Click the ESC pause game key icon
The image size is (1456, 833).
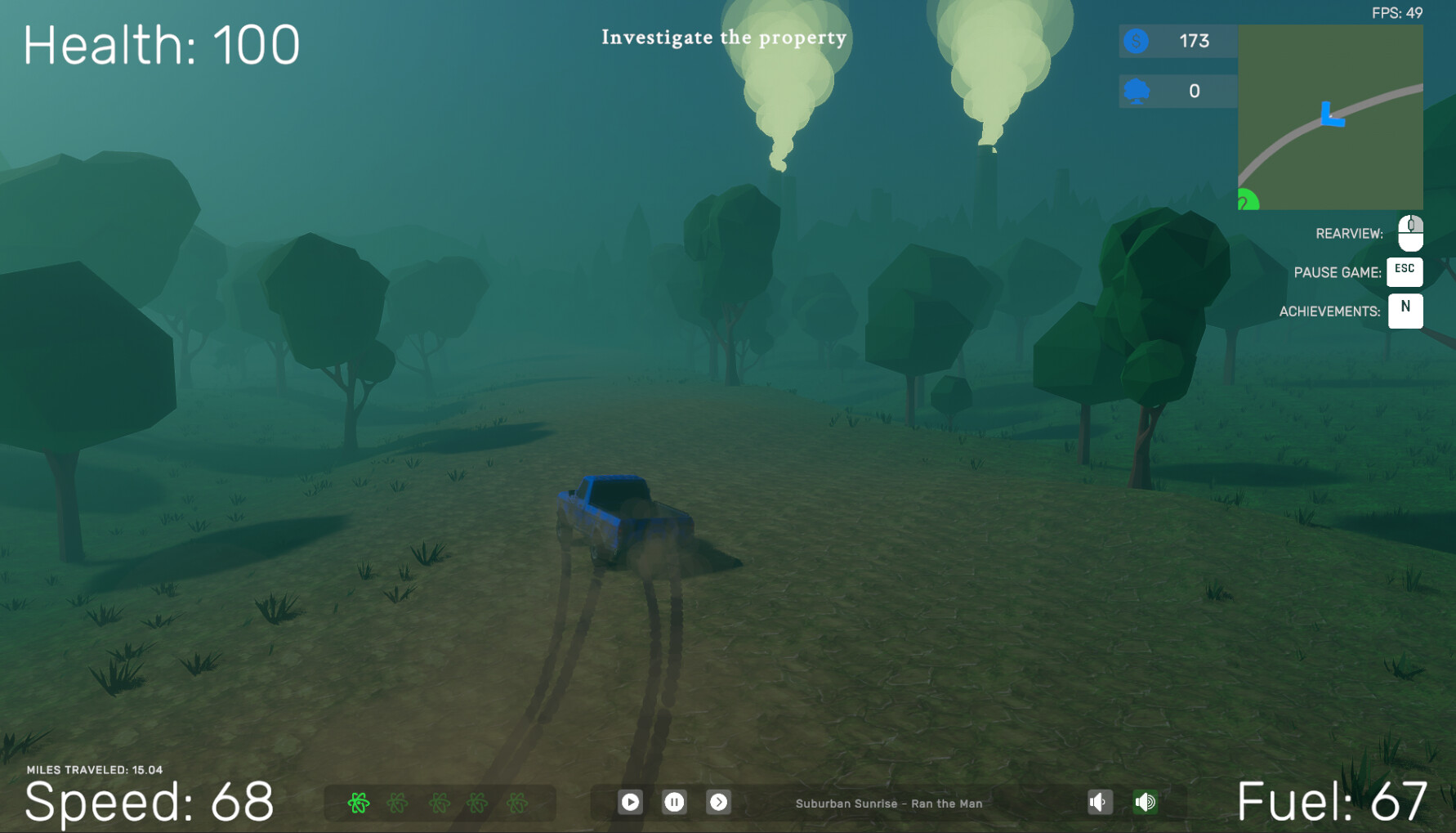(1405, 272)
